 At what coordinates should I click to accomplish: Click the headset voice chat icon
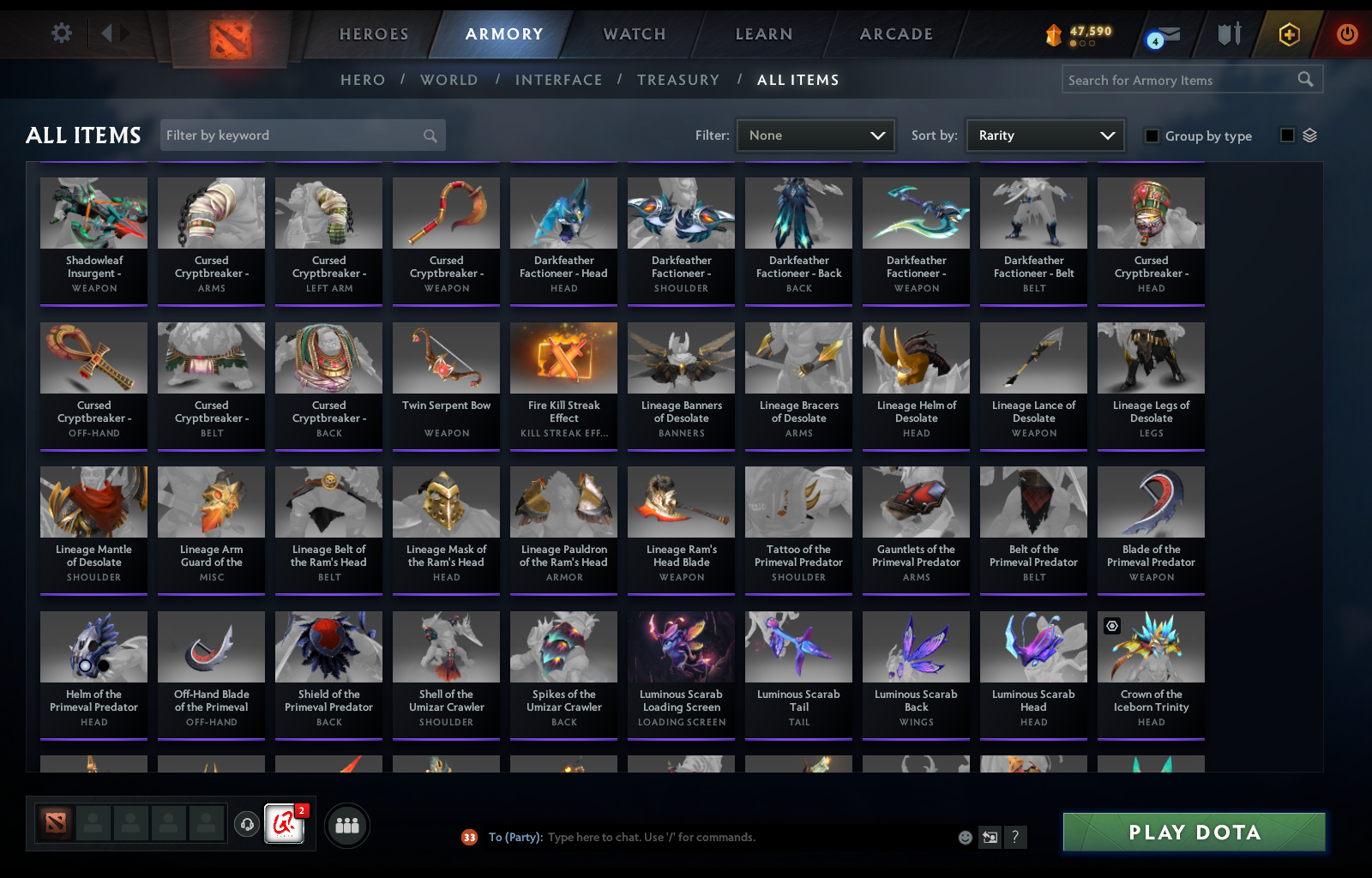248,826
